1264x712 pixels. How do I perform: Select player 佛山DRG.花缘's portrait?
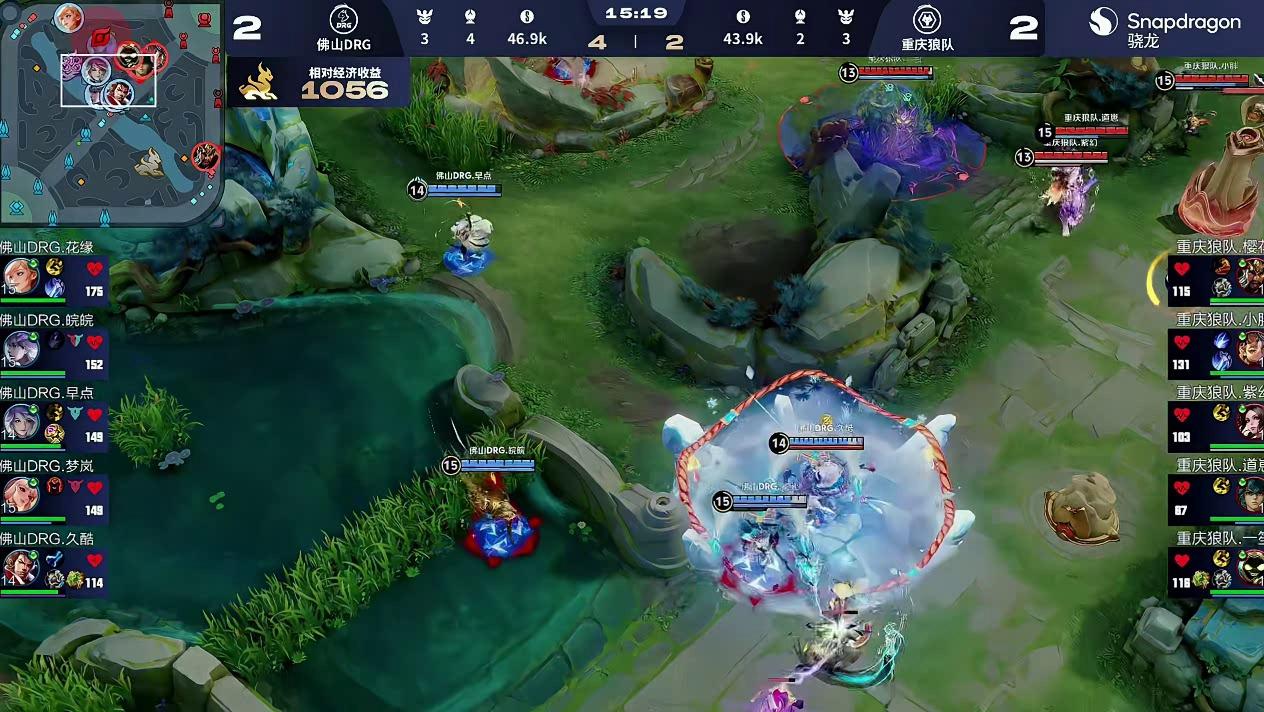coord(20,277)
